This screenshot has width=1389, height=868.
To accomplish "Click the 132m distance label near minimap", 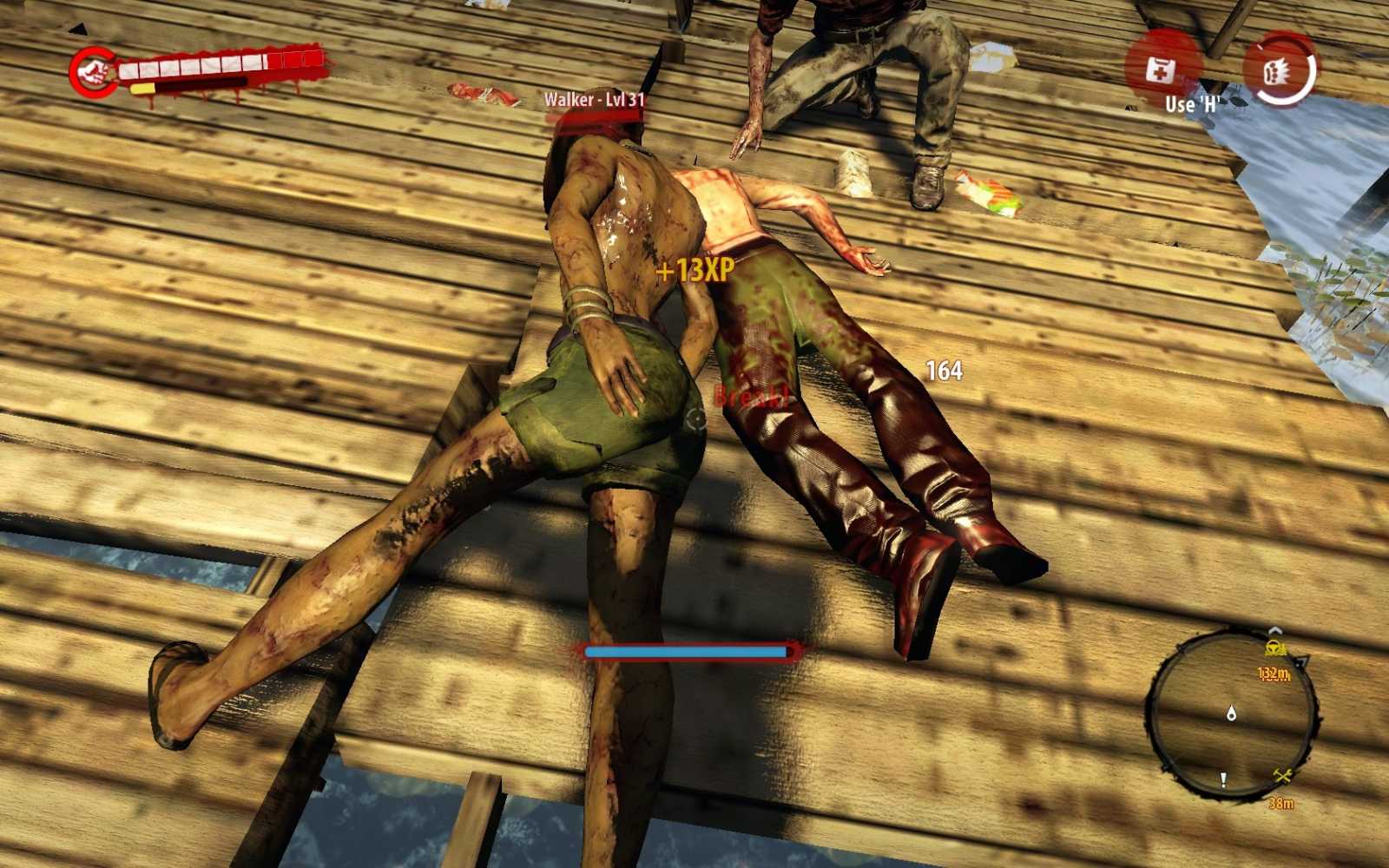I will coord(1274,674).
